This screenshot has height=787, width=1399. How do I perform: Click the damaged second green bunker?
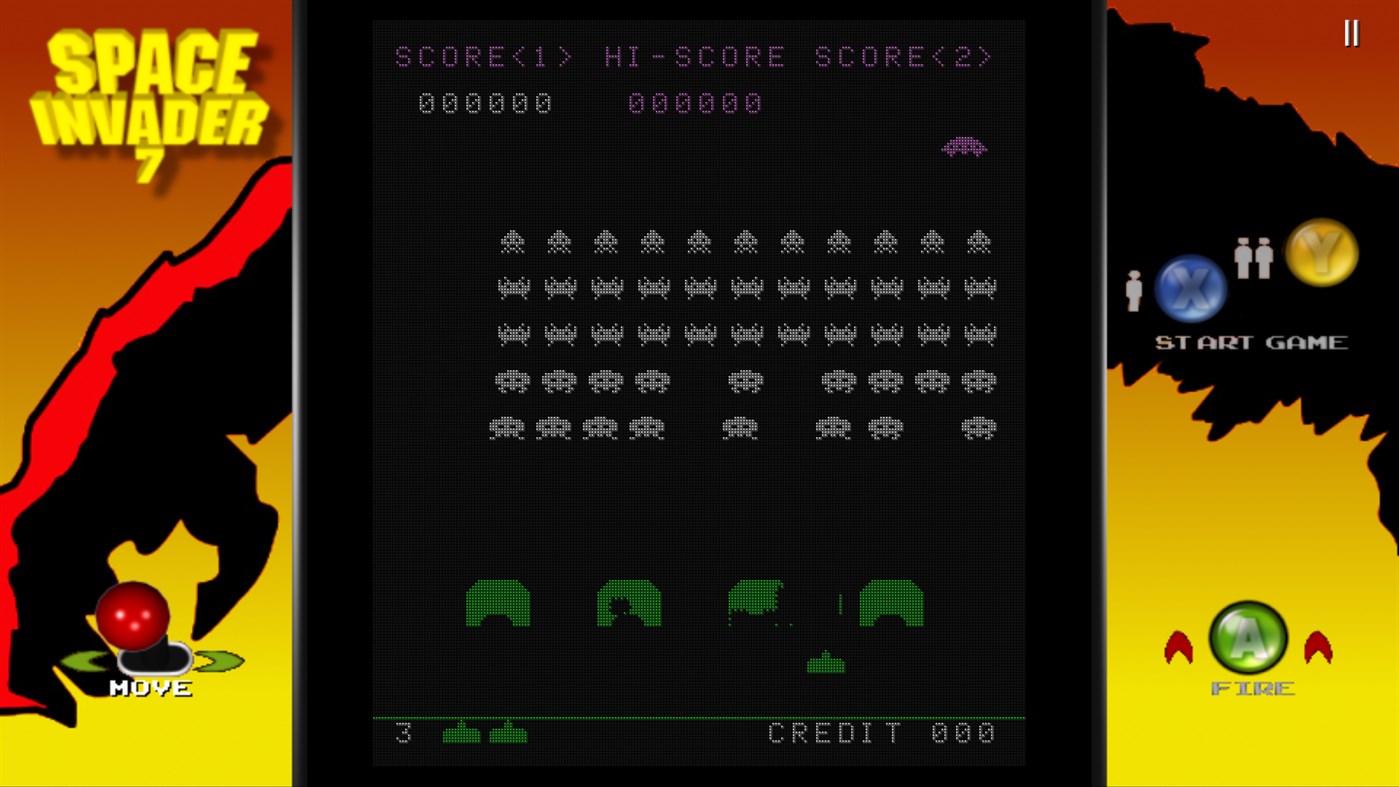point(628,604)
